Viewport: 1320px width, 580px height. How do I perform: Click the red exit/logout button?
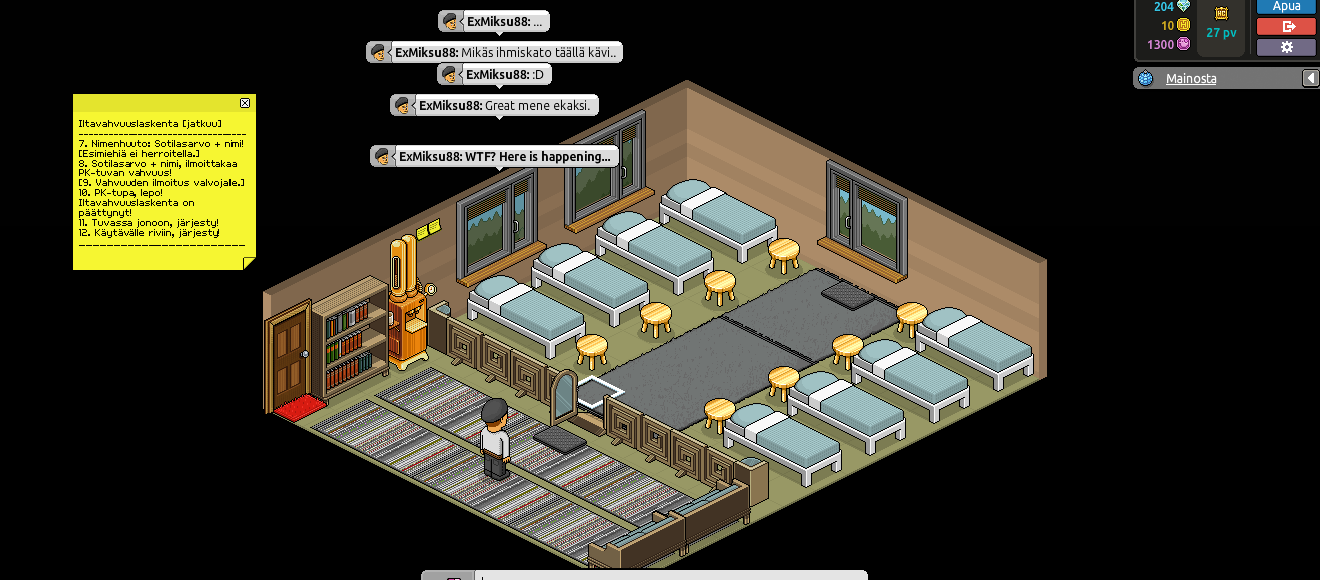click(1286, 27)
